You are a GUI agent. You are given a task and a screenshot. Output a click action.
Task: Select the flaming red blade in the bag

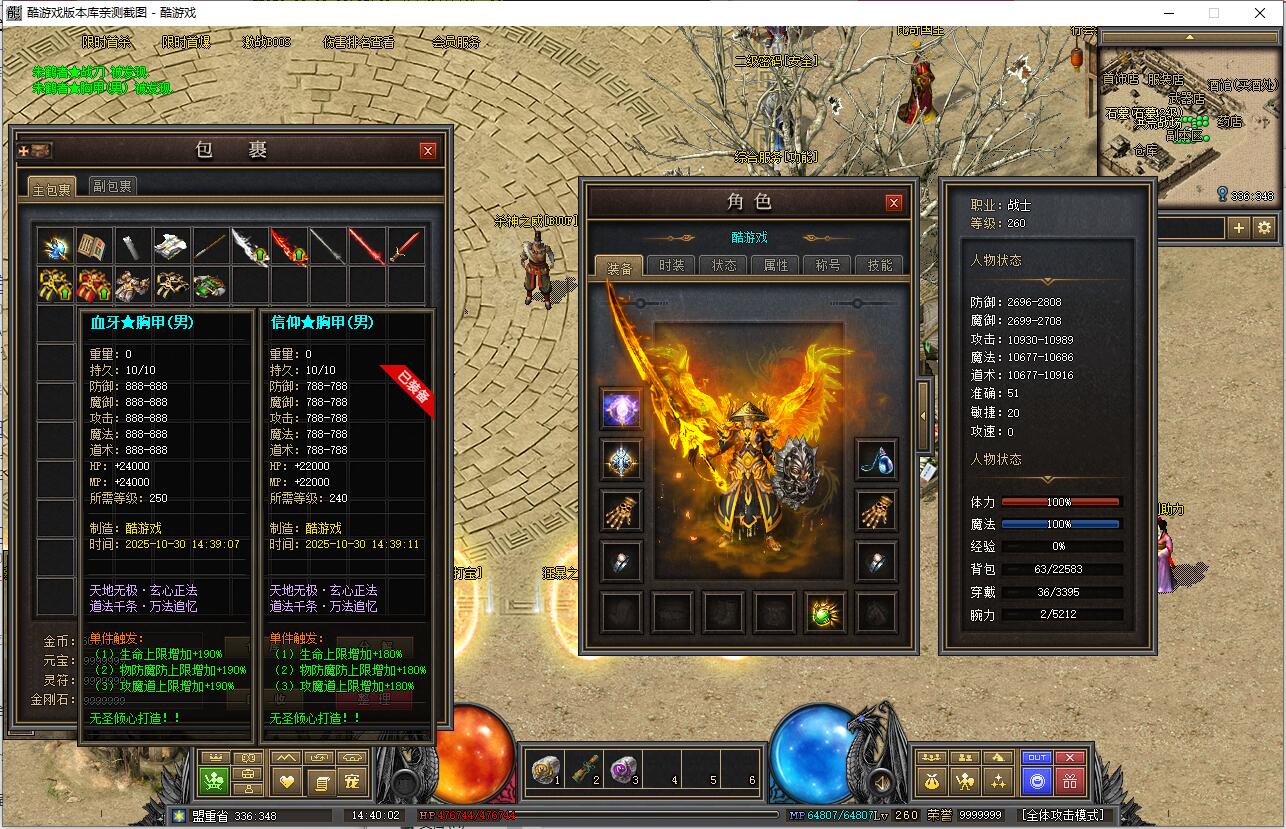[289, 247]
